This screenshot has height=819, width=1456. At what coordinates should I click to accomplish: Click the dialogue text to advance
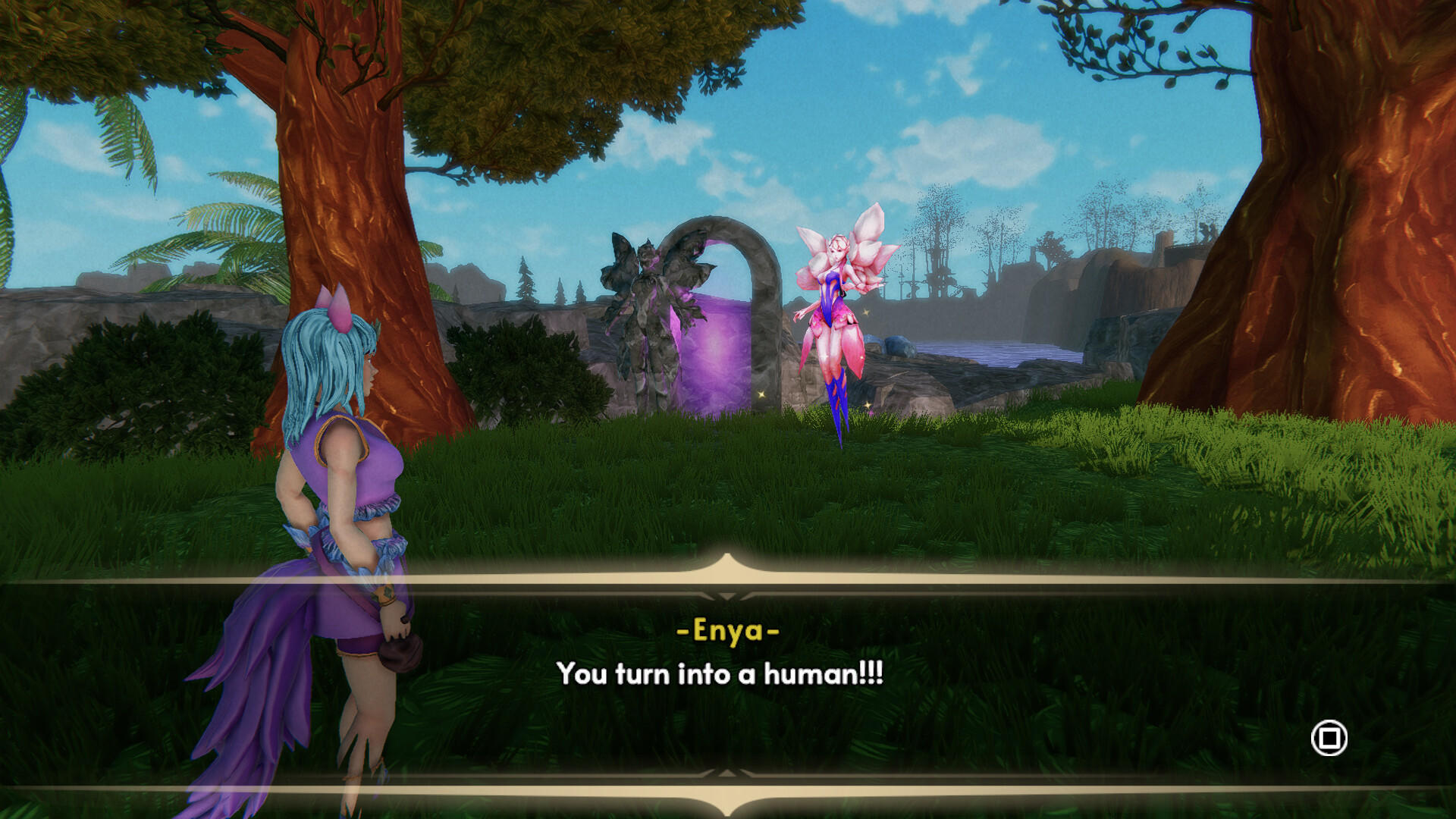720,673
